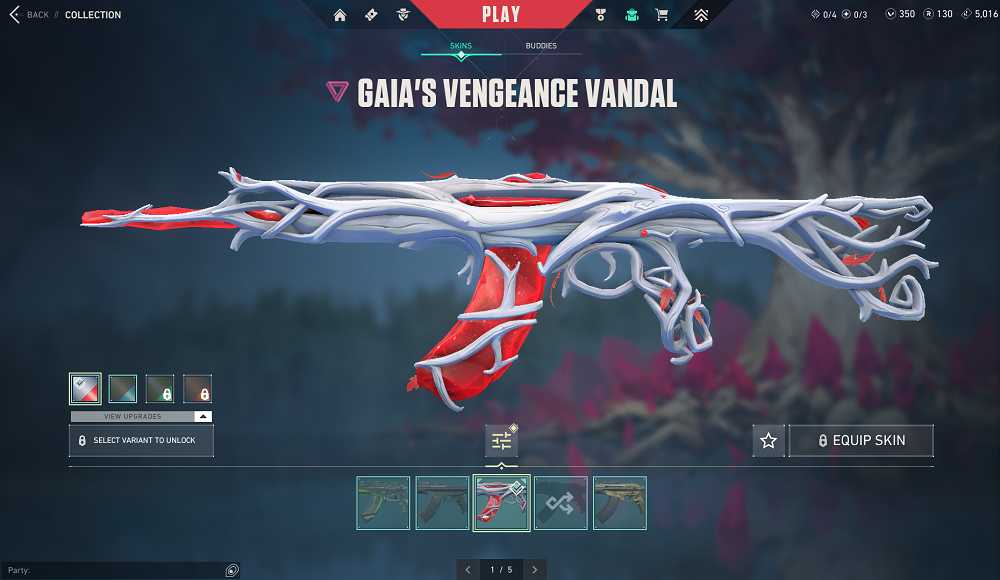Viewport: 1000px width, 580px height.
Task: Open the home screen icon
Action: pos(340,15)
